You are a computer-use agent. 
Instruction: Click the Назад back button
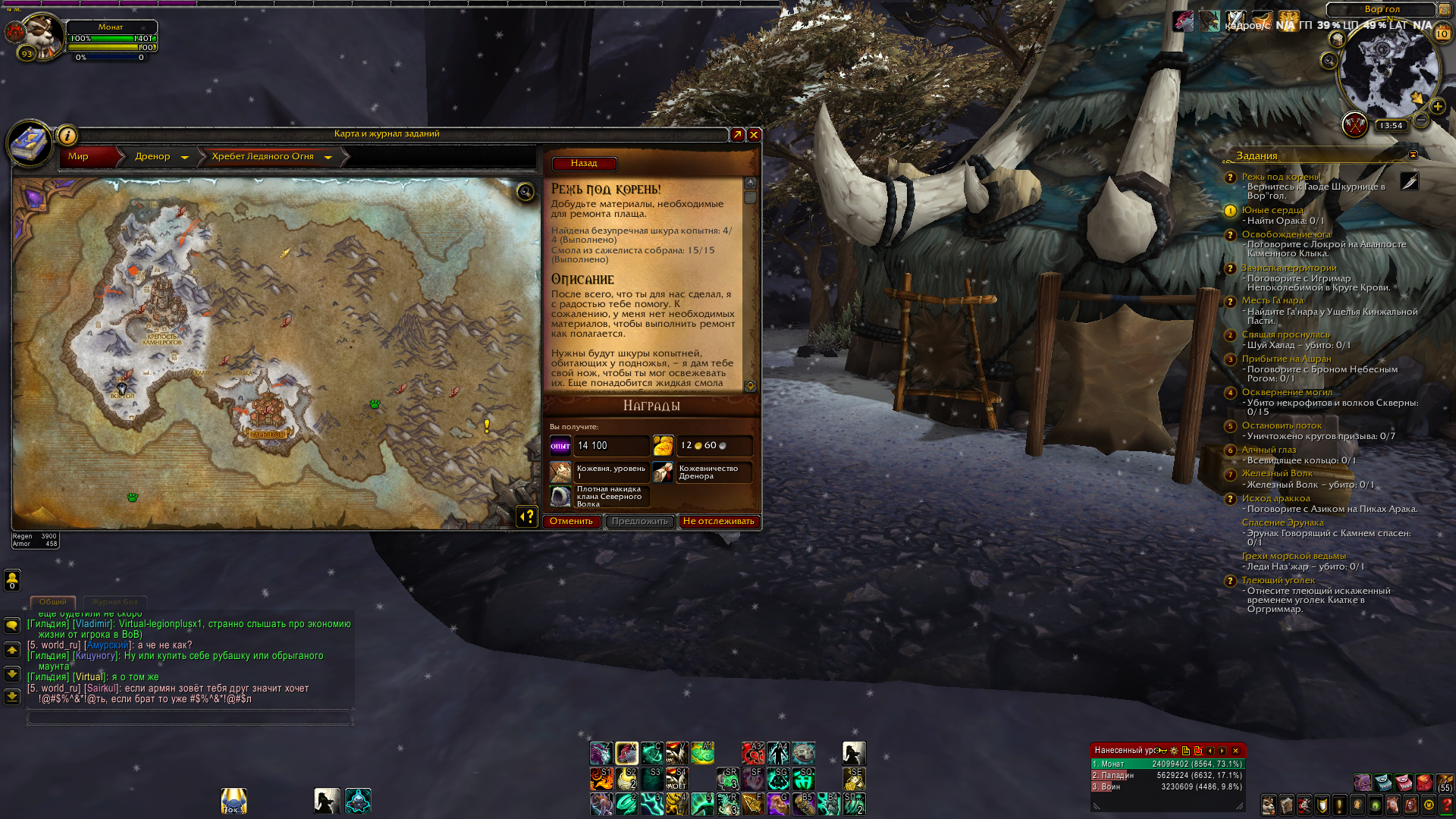pos(584,164)
